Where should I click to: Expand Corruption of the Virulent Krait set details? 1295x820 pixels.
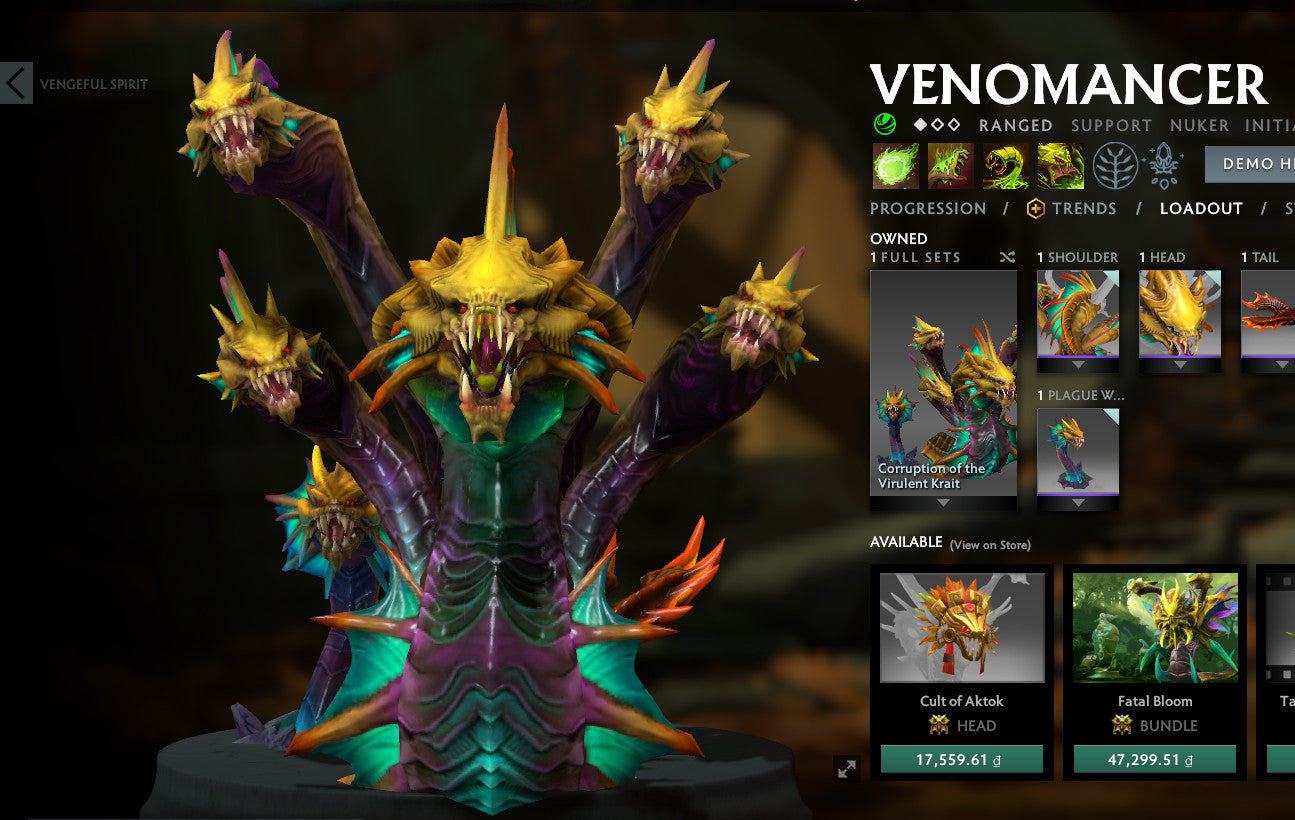(x=943, y=502)
